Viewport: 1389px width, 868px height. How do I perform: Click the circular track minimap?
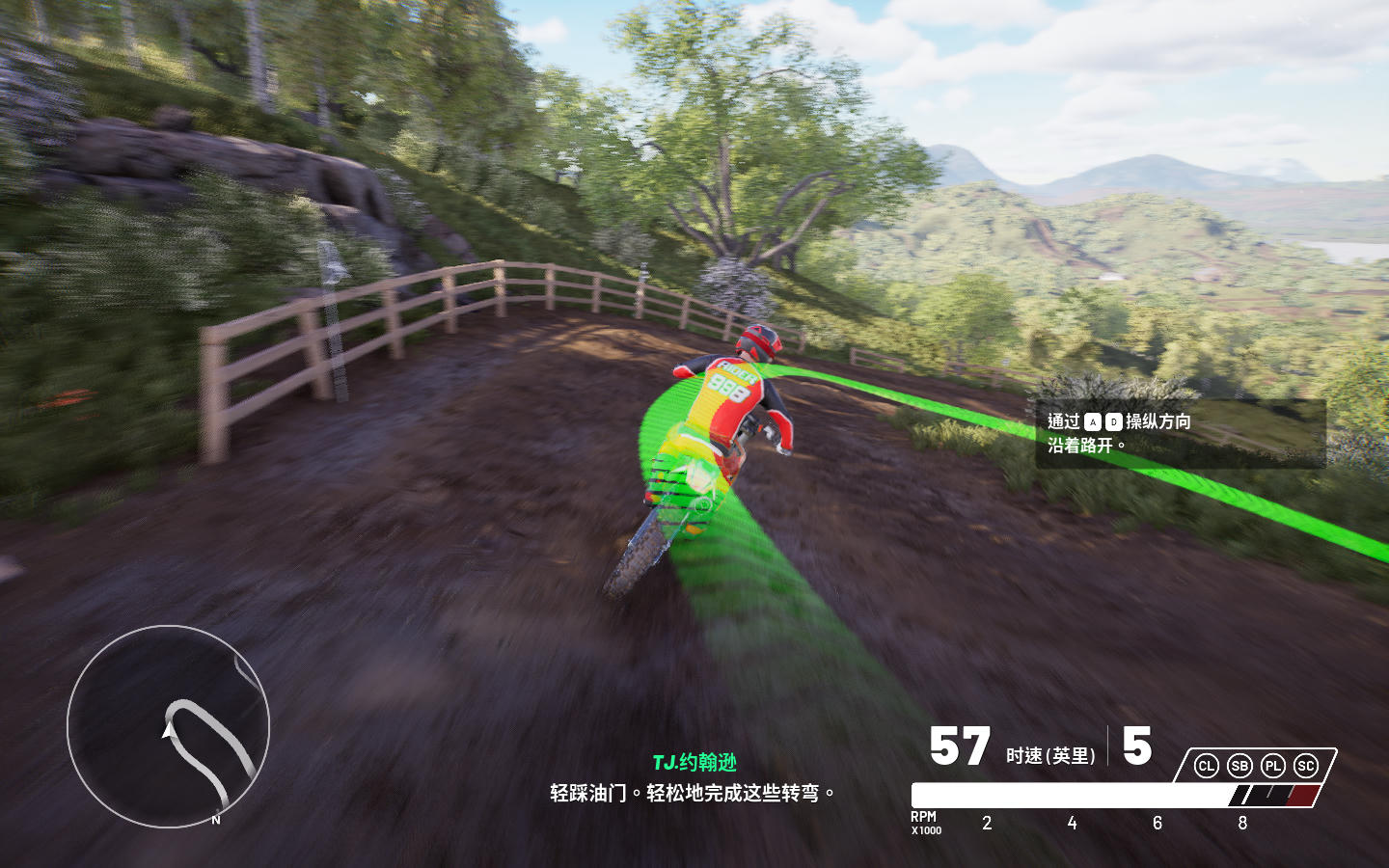pyautogui.click(x=168, y=726)
